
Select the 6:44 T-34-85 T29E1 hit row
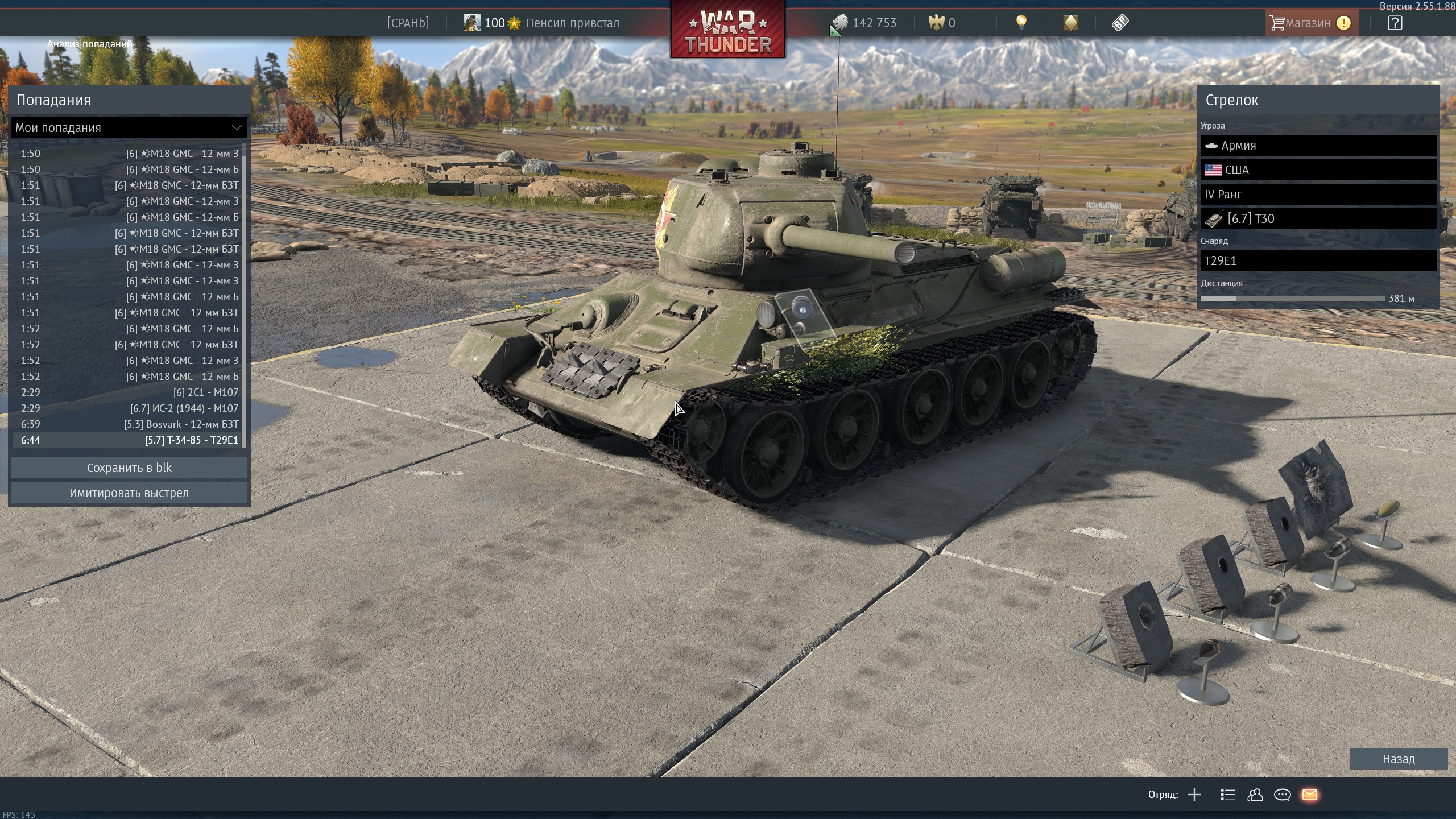pyautogui.click(x=129, y=440)
